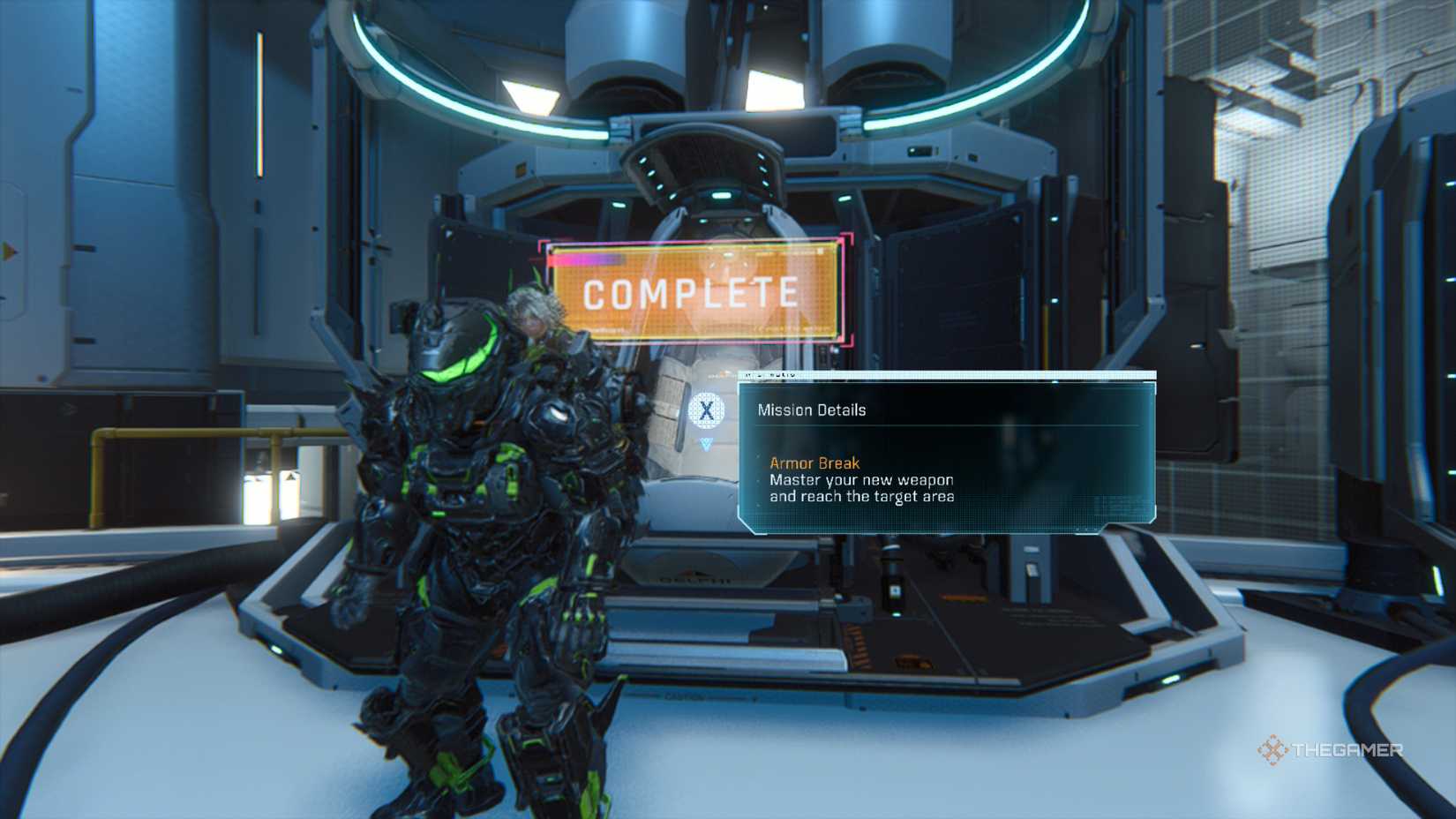Select the DELPHI emblem on the platform base
The height and width of the screenshot is (819, 1456).
697,580
